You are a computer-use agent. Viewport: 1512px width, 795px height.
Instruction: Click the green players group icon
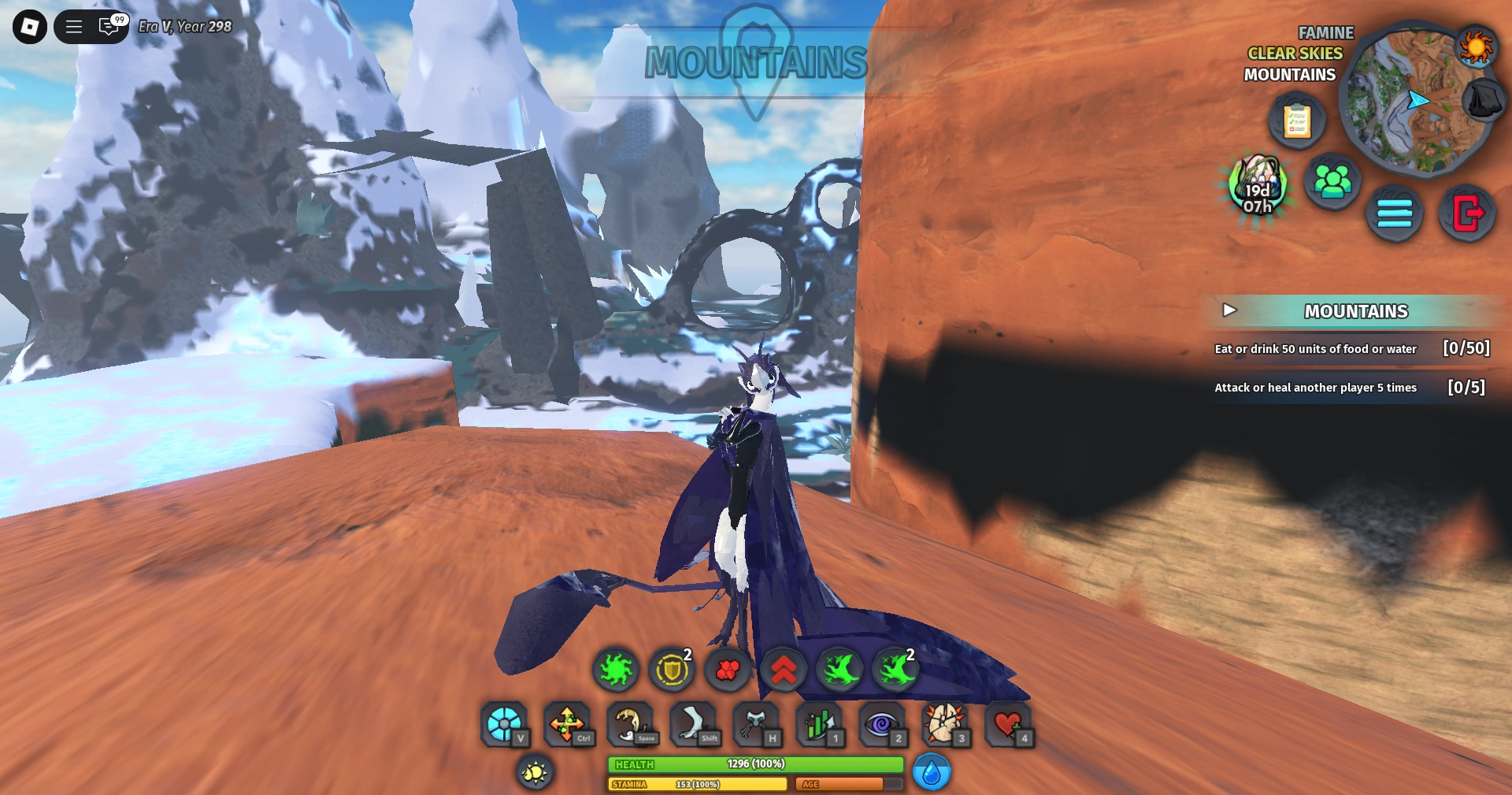click(x=1334, y=180)
